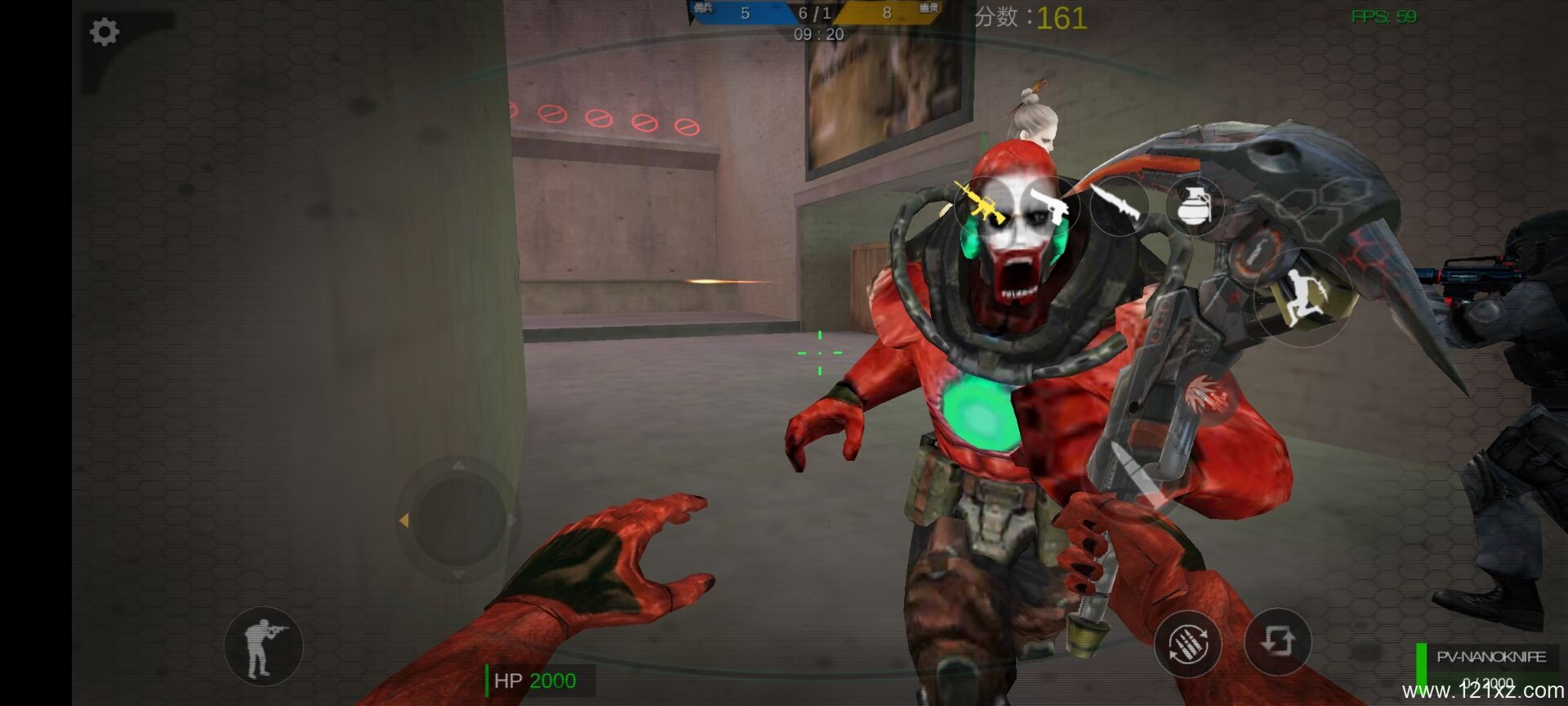Equip the combat knife slot
The height and width of the screenshot is (706, 1568).
point(1118,205)
